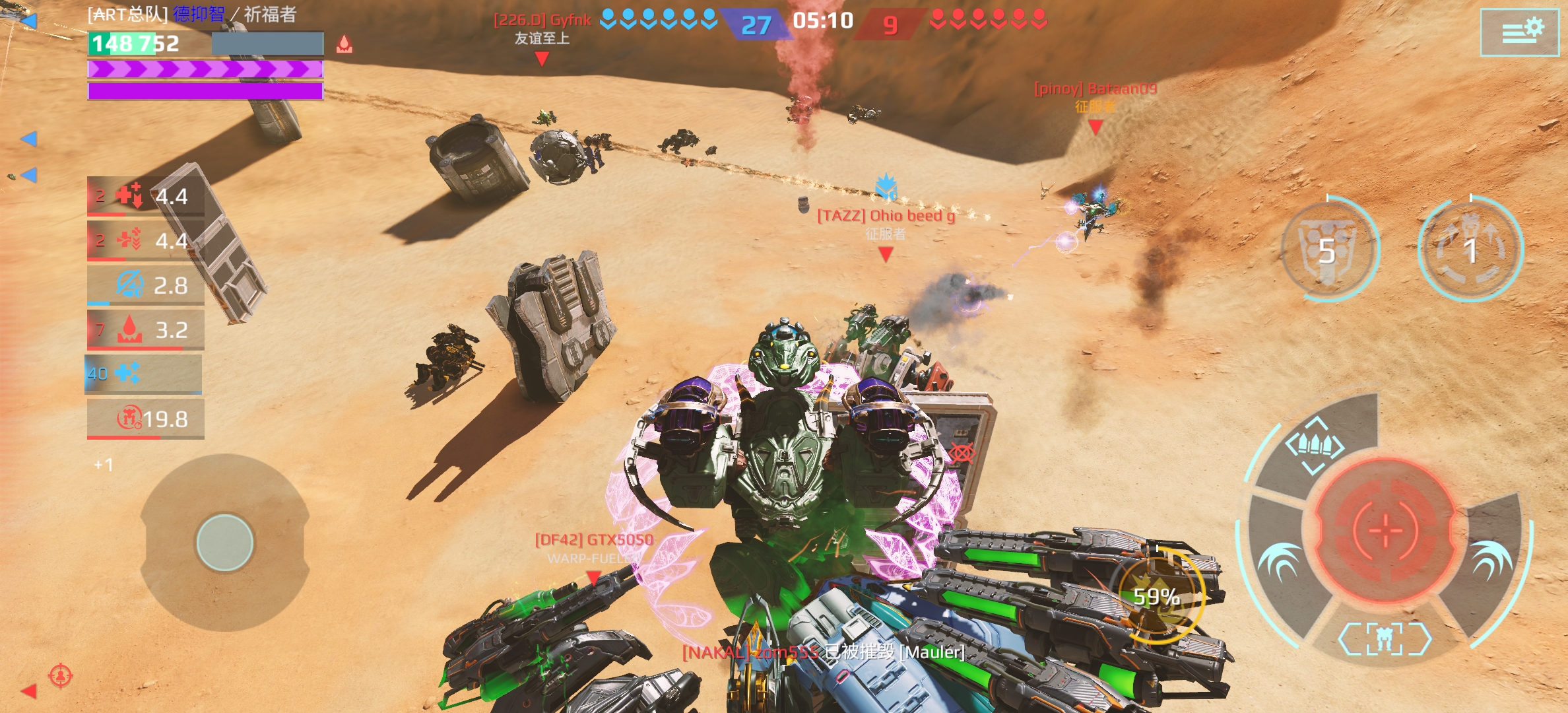Fire the right claw weapon segment
The width and height of the screenshot is (1568, 713).
point(1490,561)
